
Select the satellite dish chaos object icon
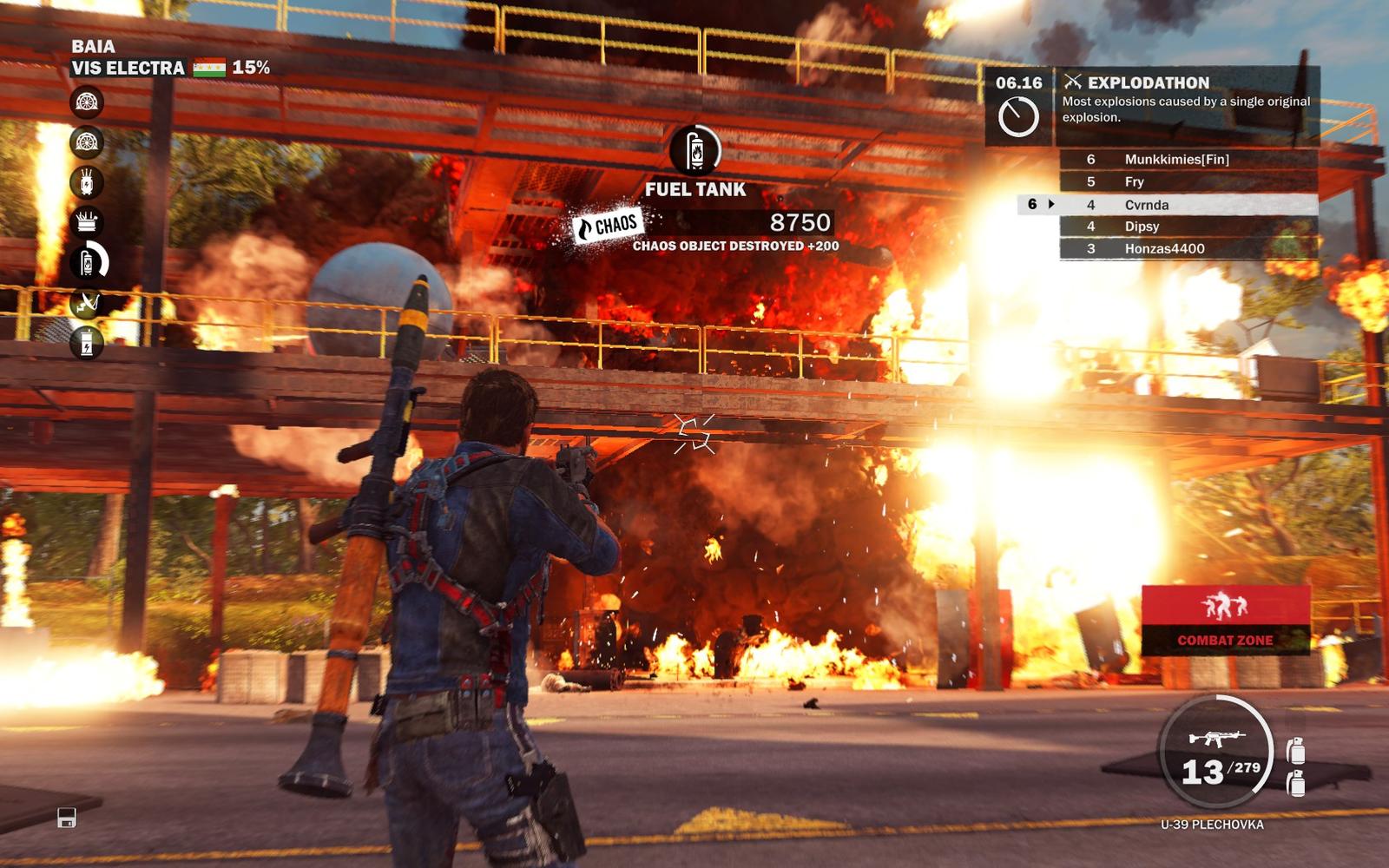[x=87, y=302]
